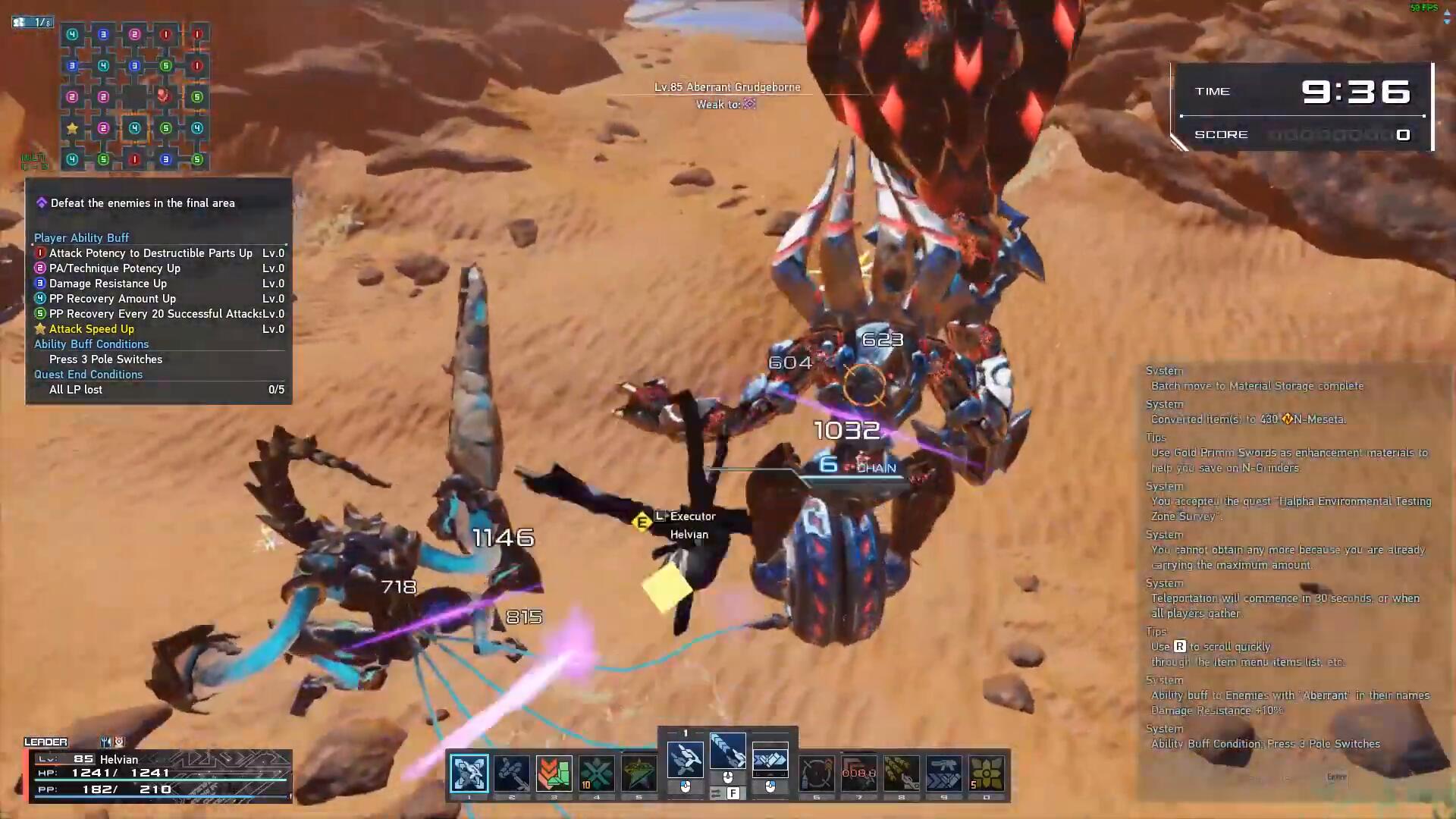This screenshot has width=1456, height=819.
Task: Use the orange chevron skill in slot 3
Action: click(554, 773)
